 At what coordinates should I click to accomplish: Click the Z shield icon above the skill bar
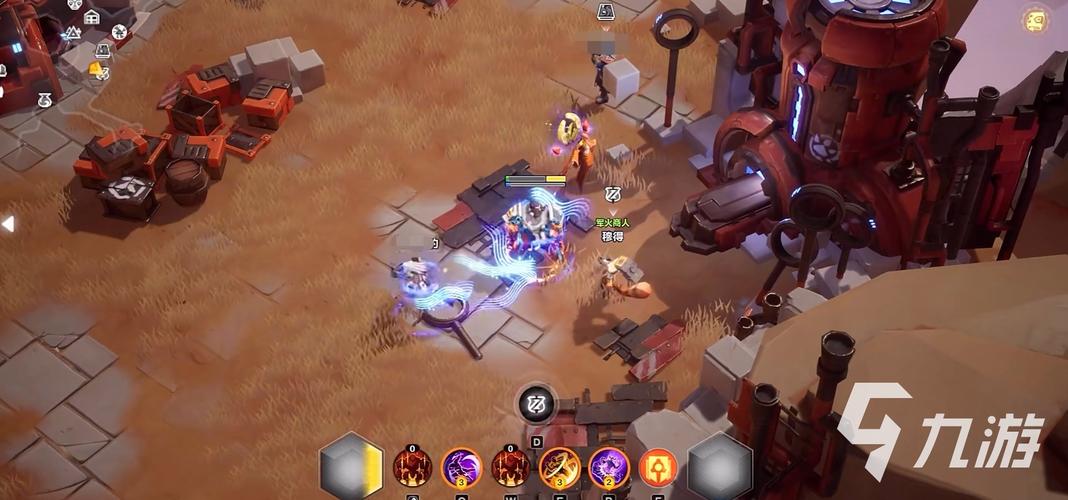click(x=536, y=404)
